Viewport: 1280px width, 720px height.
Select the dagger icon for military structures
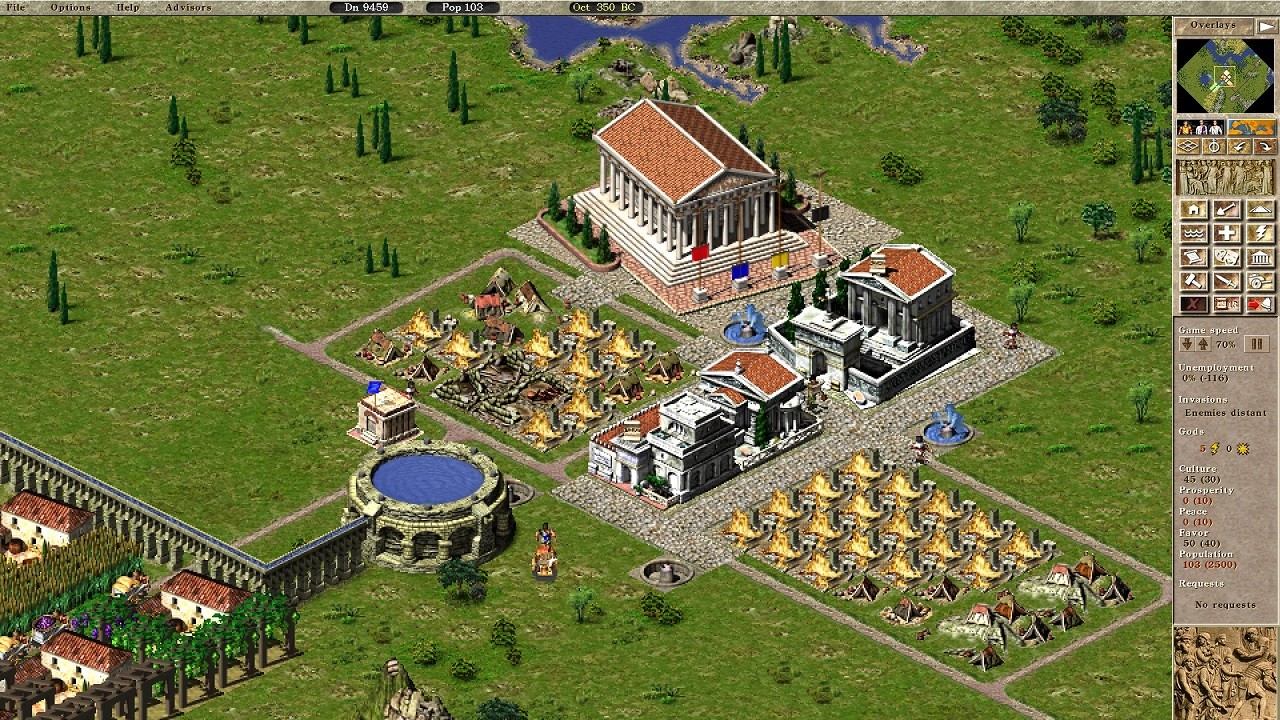point(1227,281)
